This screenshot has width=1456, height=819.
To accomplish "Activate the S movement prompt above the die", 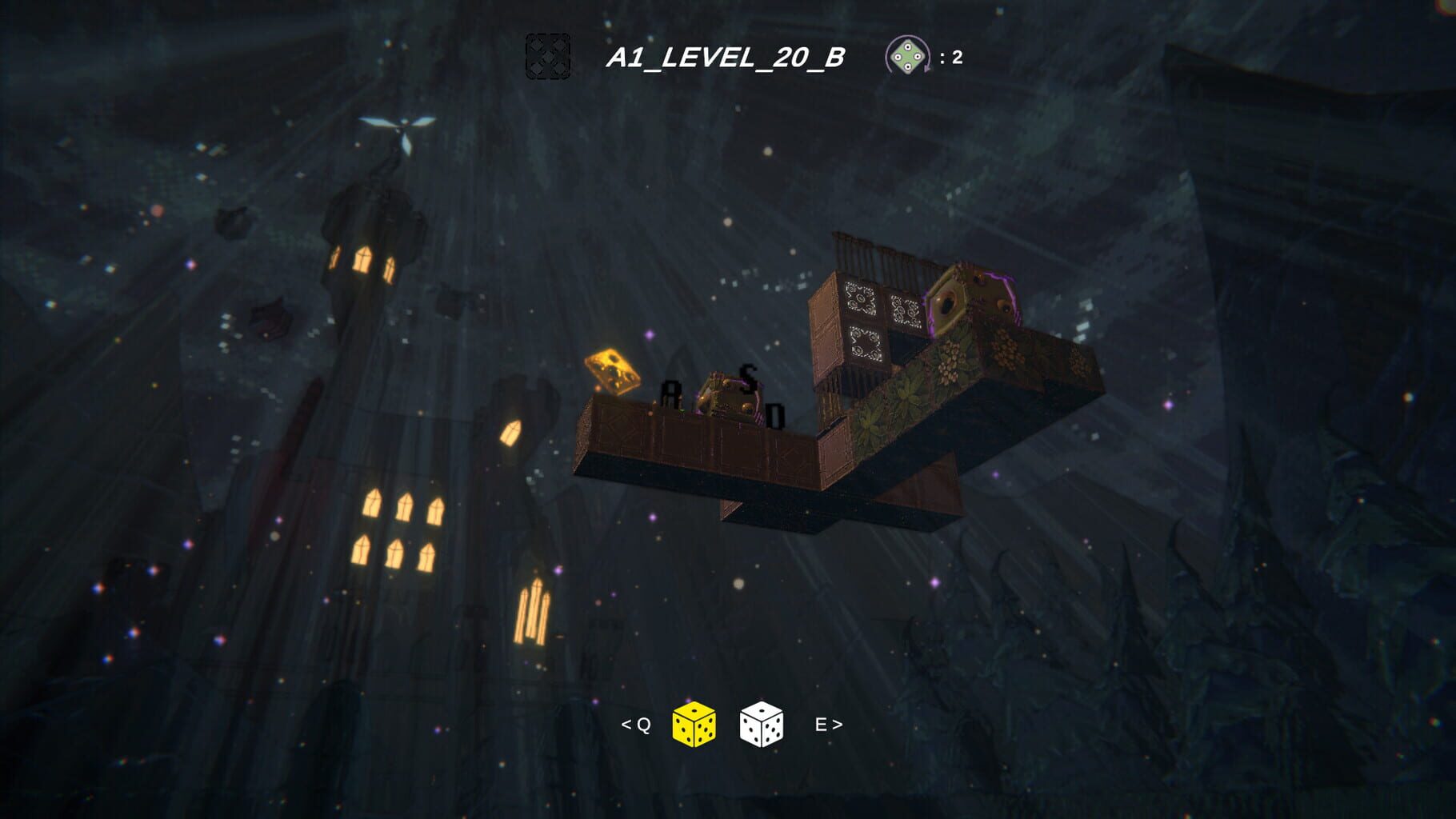I will 748,377.
